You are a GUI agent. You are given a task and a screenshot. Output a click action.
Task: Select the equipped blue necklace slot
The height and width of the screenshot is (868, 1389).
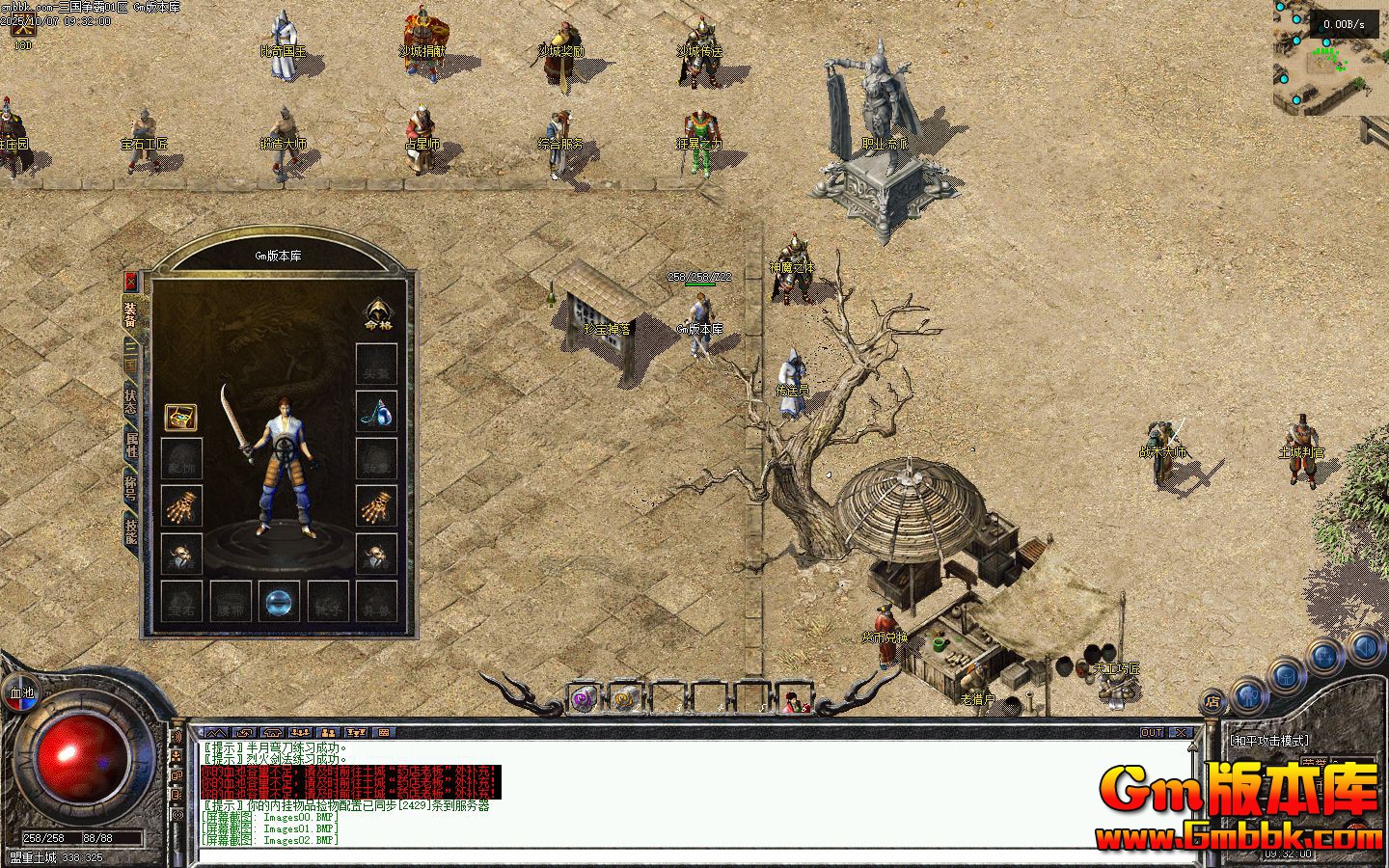[376, 412]
